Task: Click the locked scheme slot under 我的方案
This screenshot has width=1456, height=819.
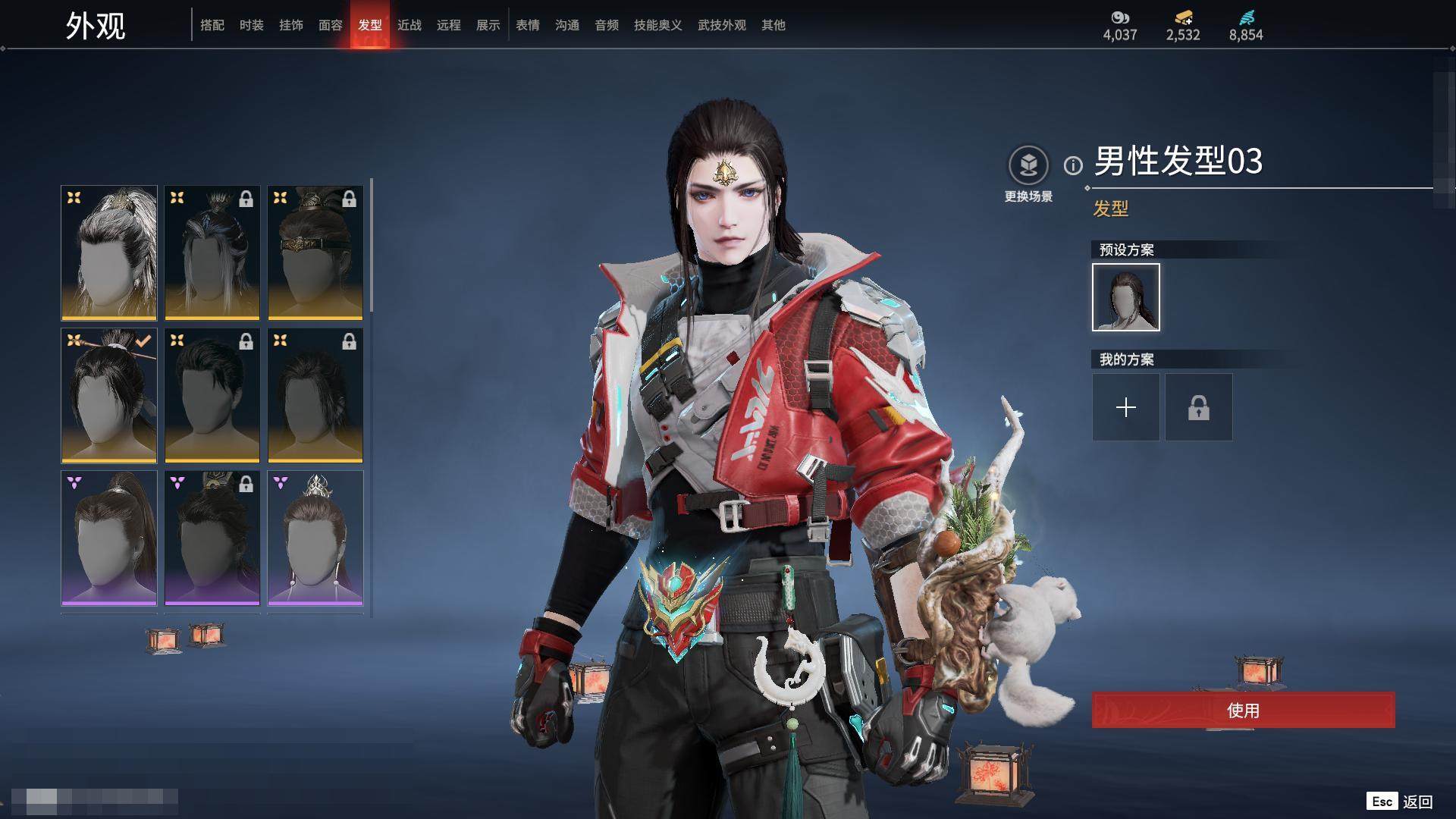Action: tap(1199, 407)
